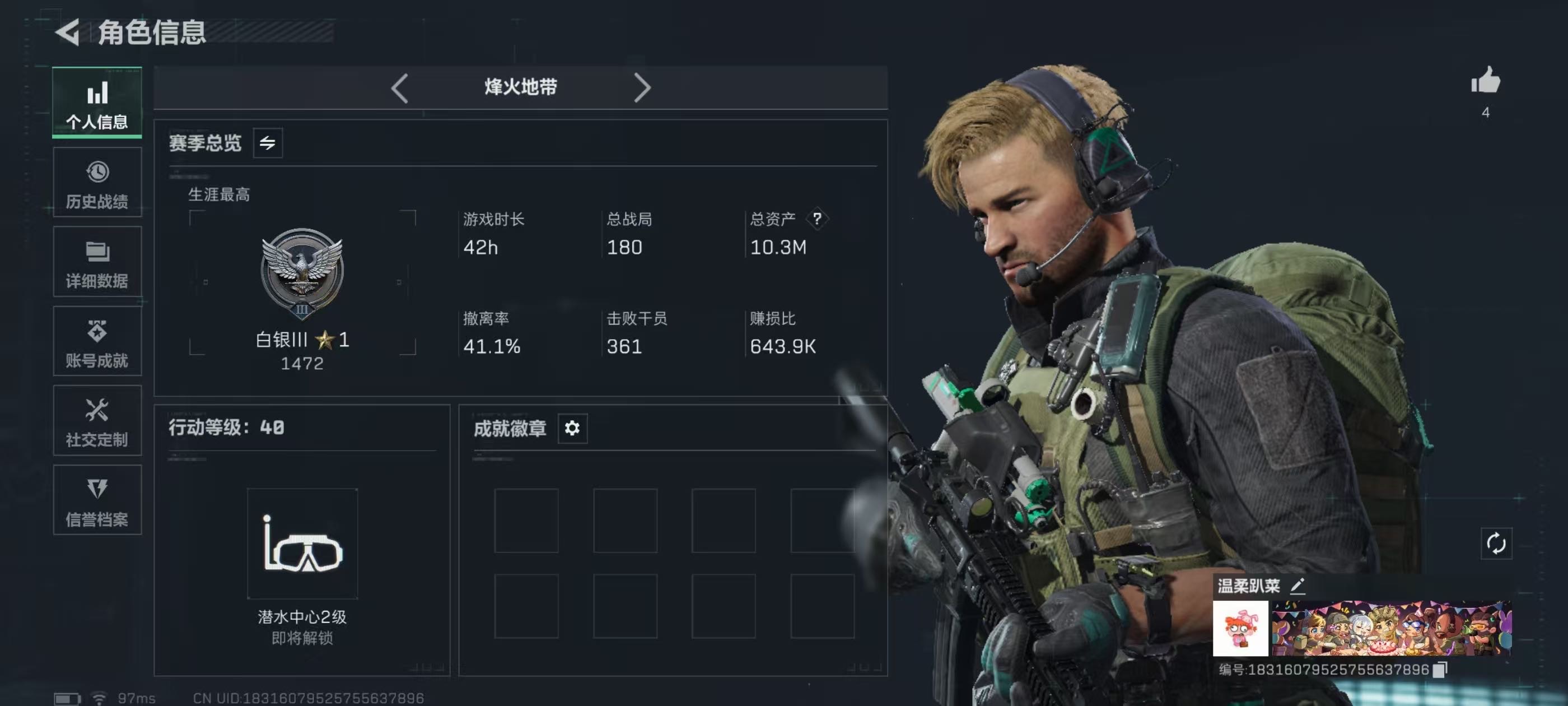Open the 社交定制 tab
The height and width of the screenshot is (706, 1568).
pos(97,421)
